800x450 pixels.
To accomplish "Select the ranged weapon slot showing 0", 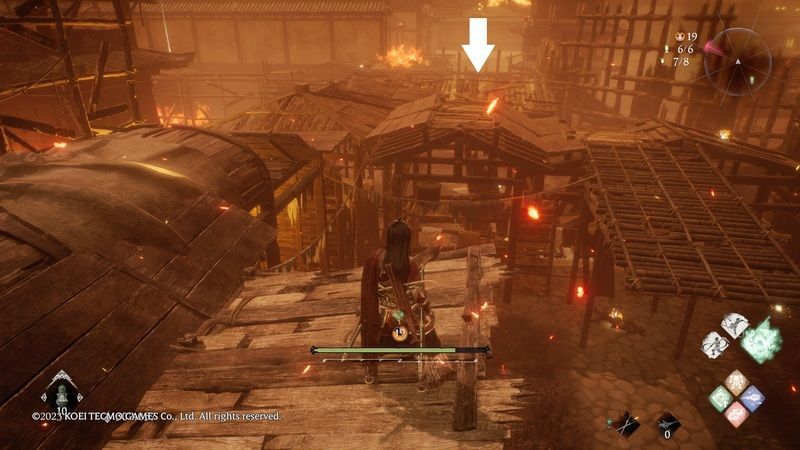I will [667, 426].
